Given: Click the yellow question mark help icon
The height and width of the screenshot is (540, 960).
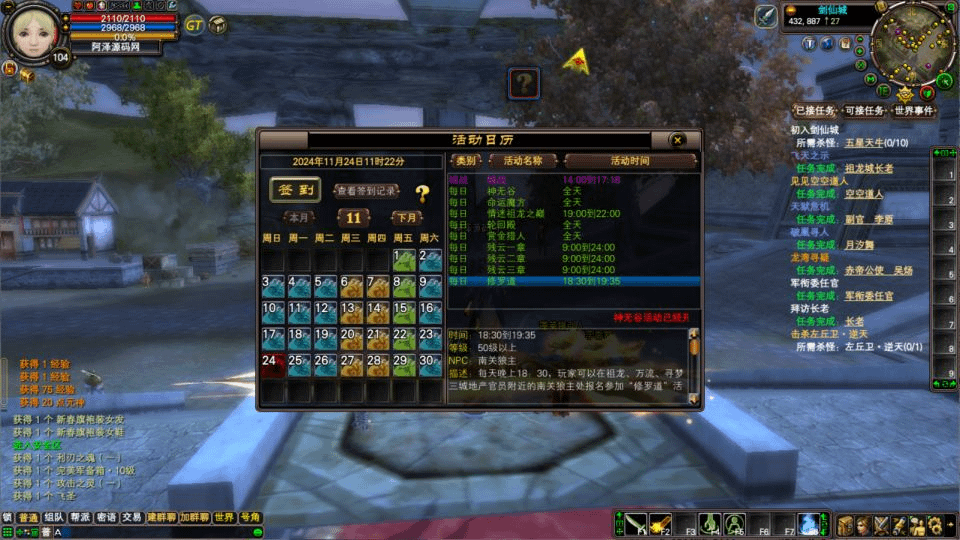Looking at the screenshot, I should tap(422, 194).
